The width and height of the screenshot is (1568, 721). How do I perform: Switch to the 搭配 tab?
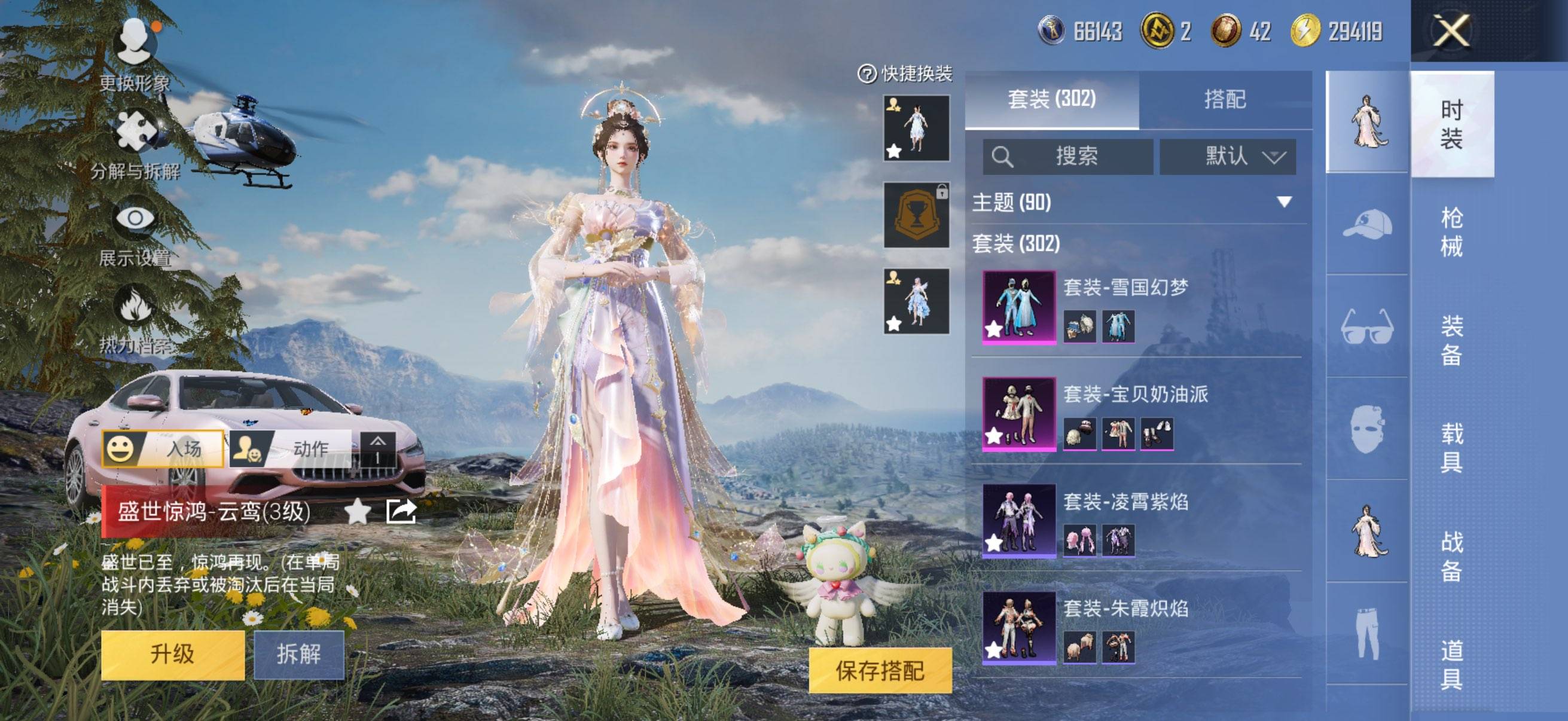[1225, 99]
